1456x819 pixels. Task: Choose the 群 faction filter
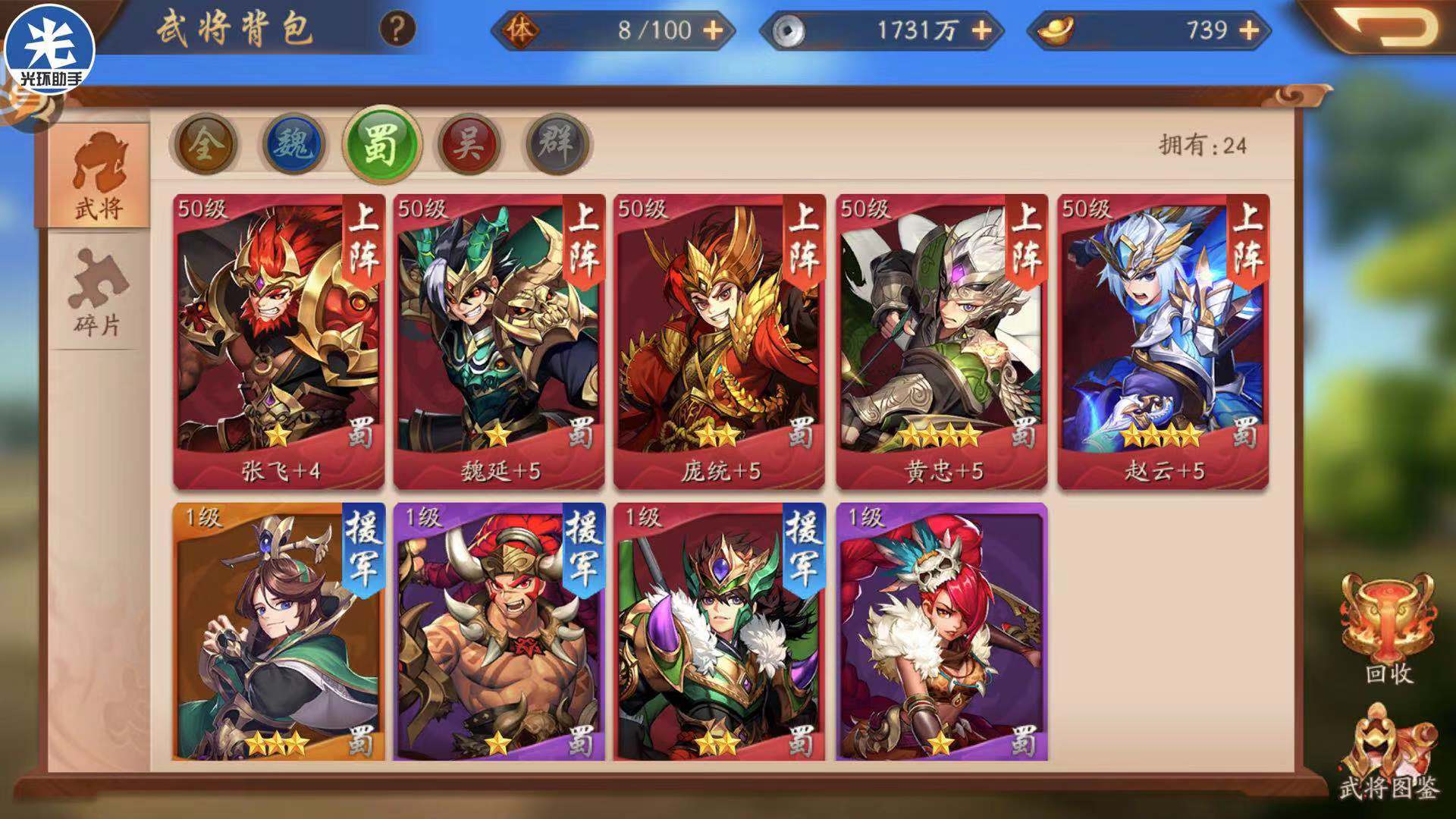tap(557, 144)
